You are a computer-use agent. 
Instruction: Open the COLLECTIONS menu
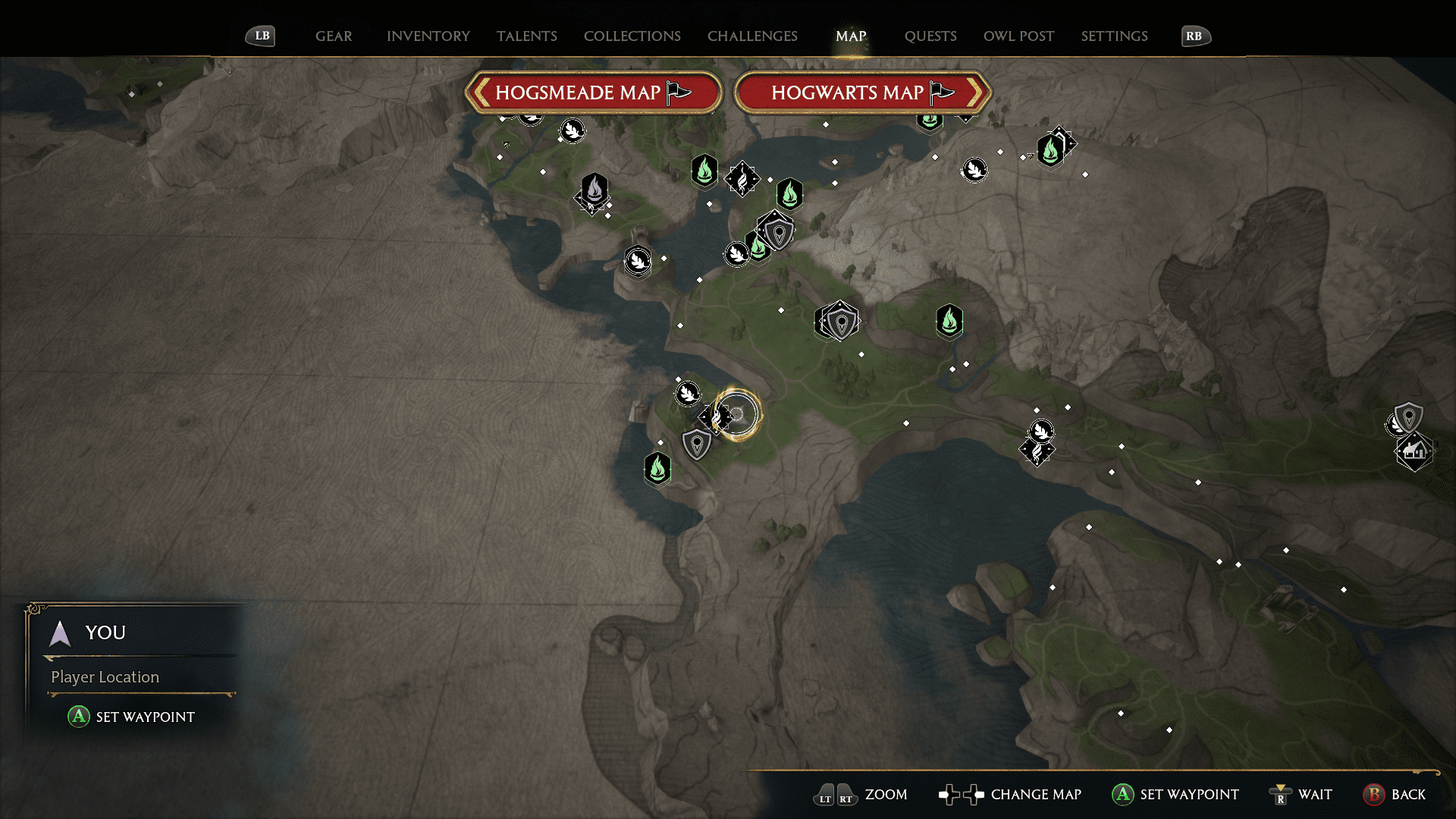tap(632, 36)
